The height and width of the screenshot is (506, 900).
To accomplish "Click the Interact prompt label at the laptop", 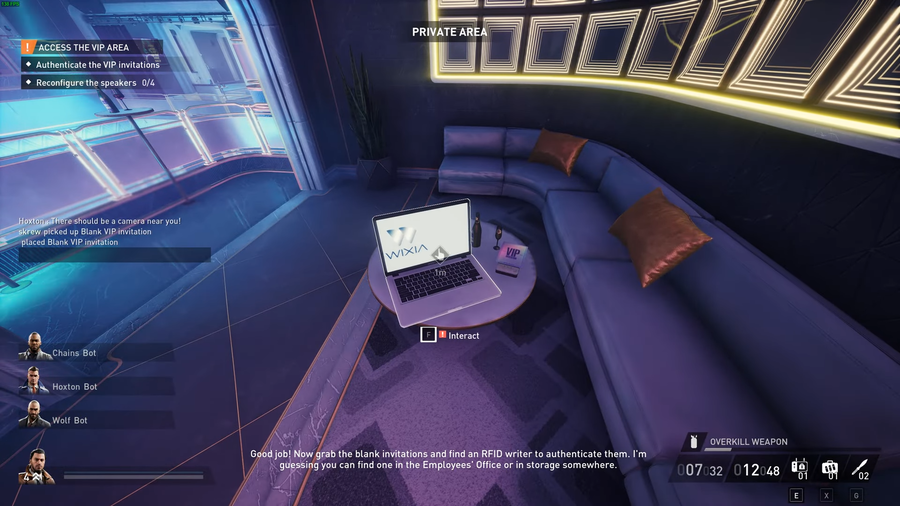I will (463, 336).
